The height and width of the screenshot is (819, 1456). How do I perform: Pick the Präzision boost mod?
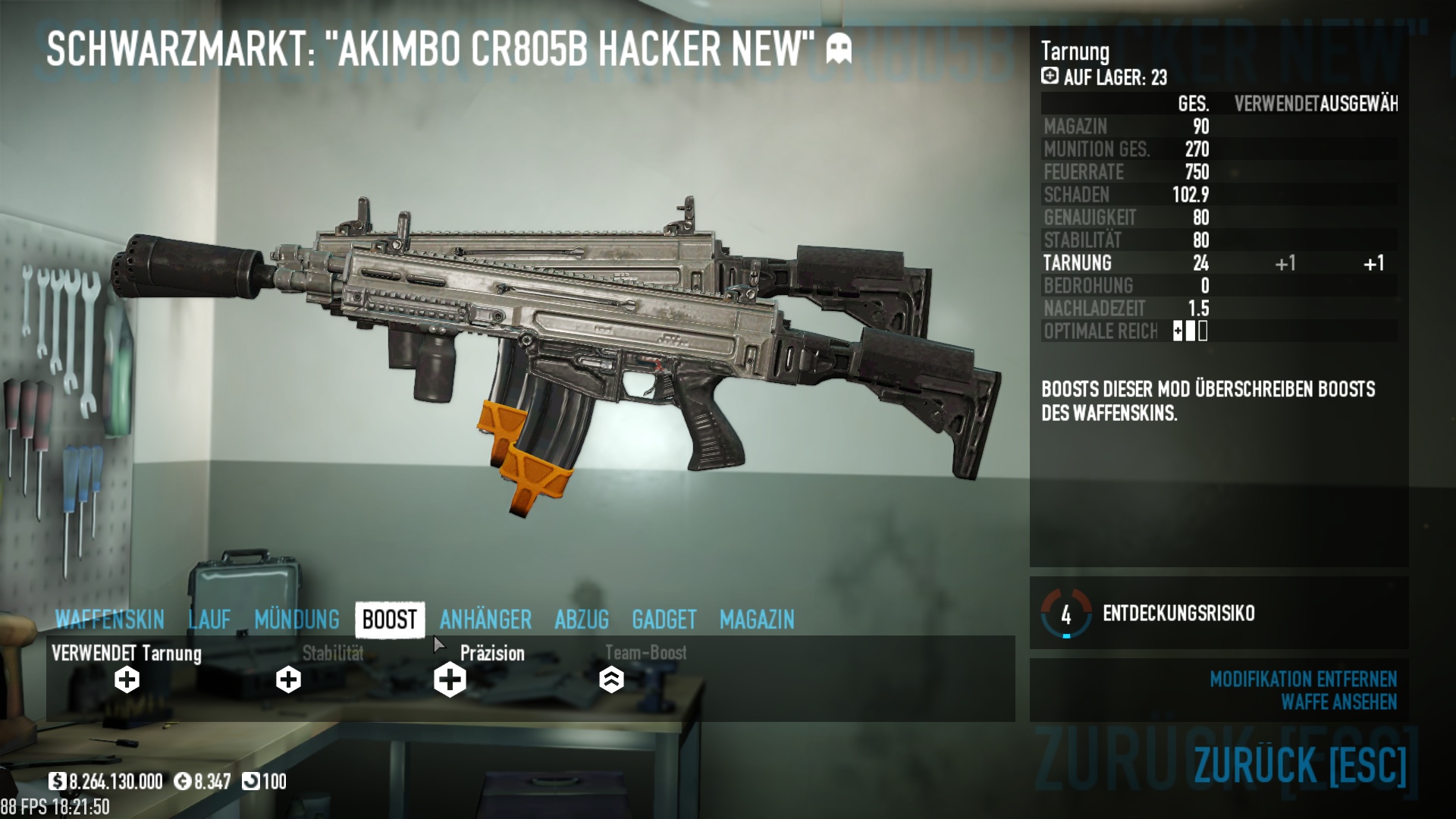point(450,679)
